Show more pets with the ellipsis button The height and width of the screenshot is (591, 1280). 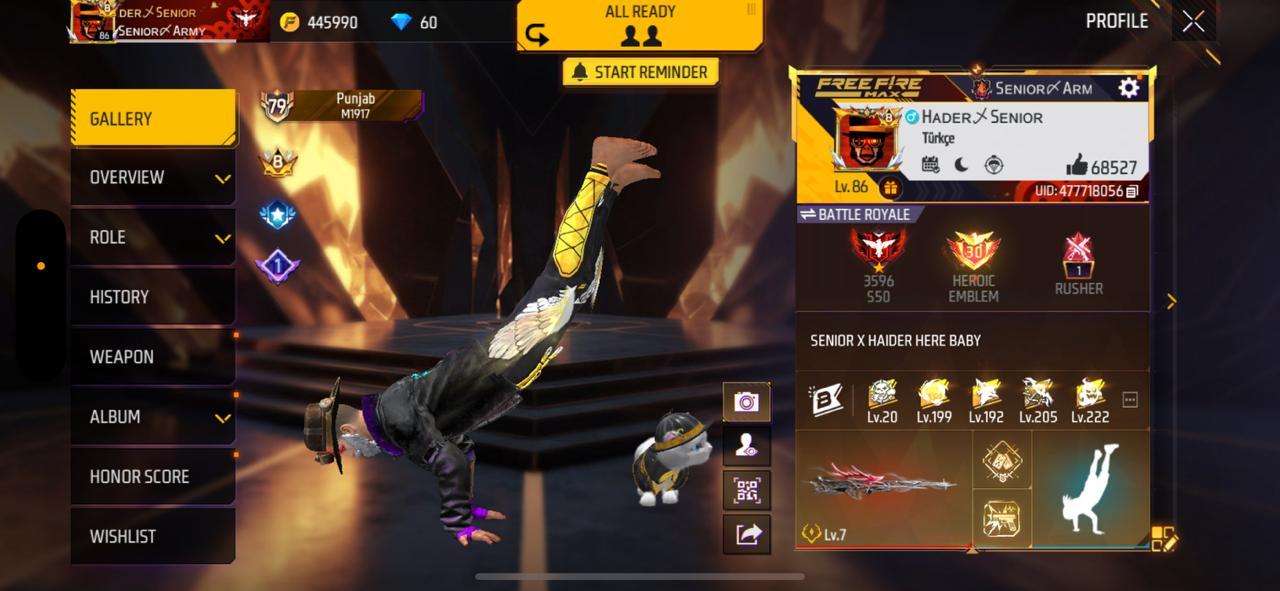pos(1130,400)
